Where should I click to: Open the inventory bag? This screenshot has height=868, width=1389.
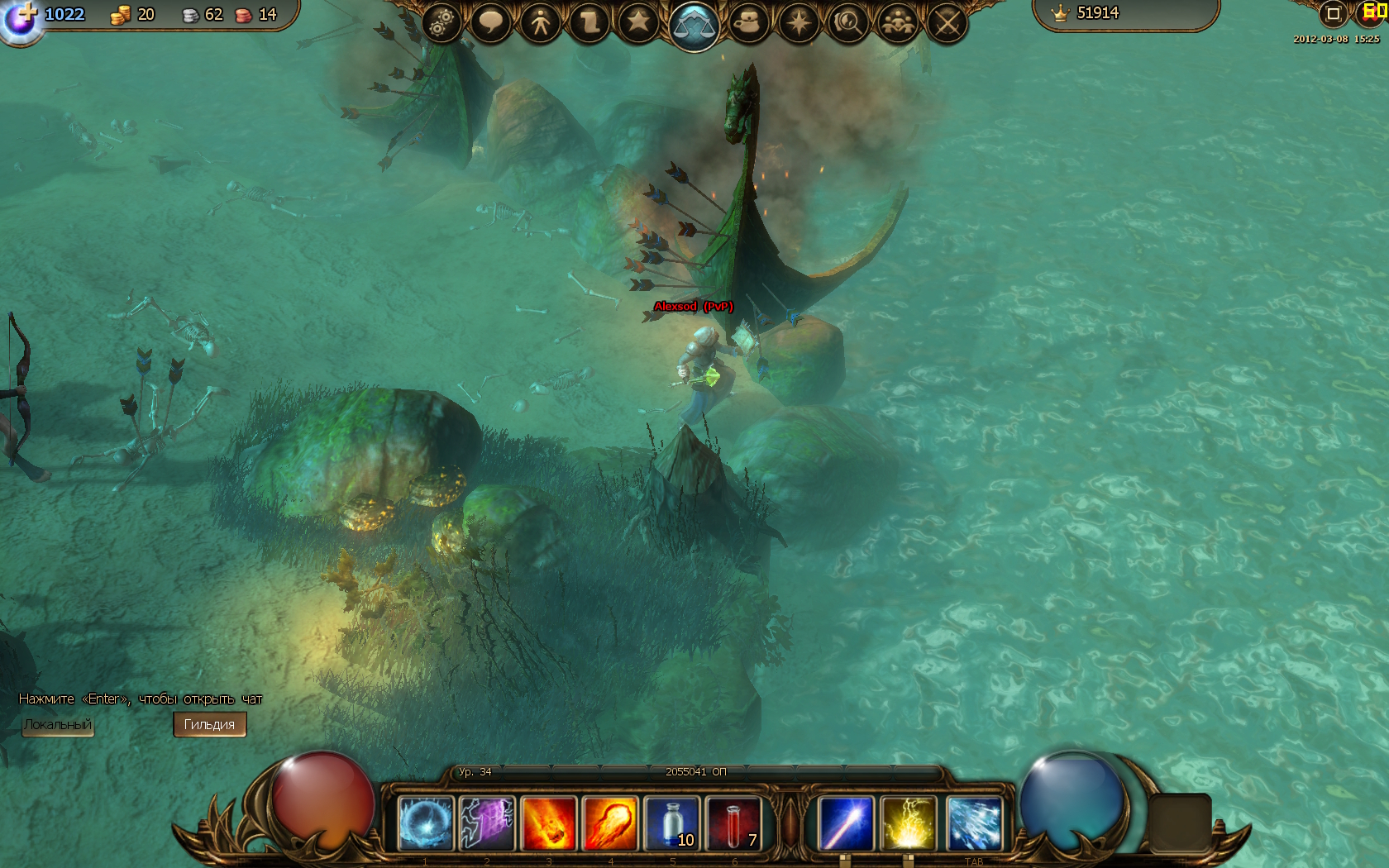coord(749,22)
